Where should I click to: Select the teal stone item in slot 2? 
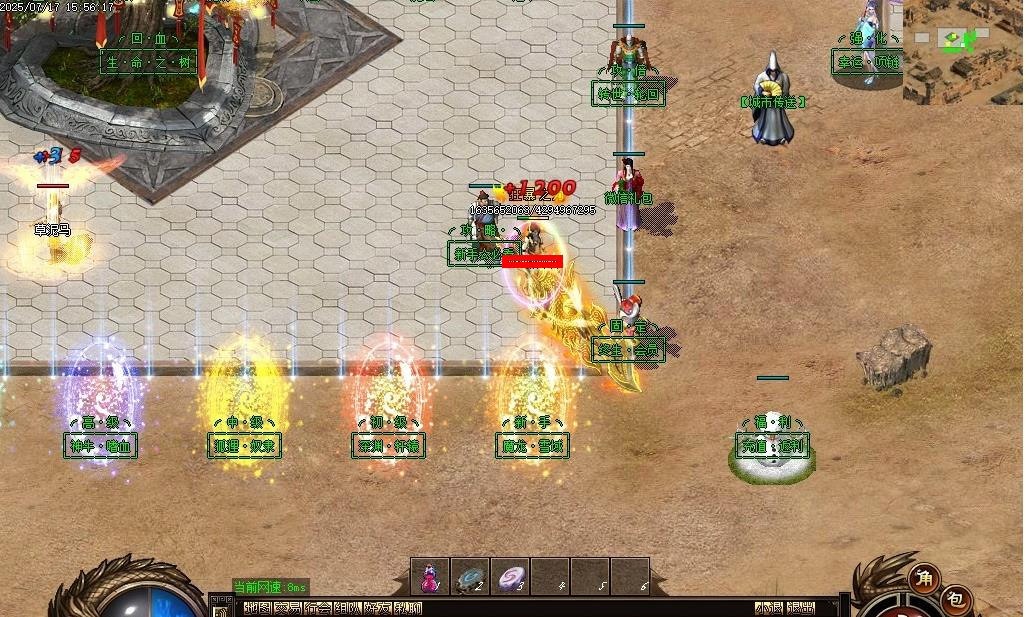coord(470,577)
